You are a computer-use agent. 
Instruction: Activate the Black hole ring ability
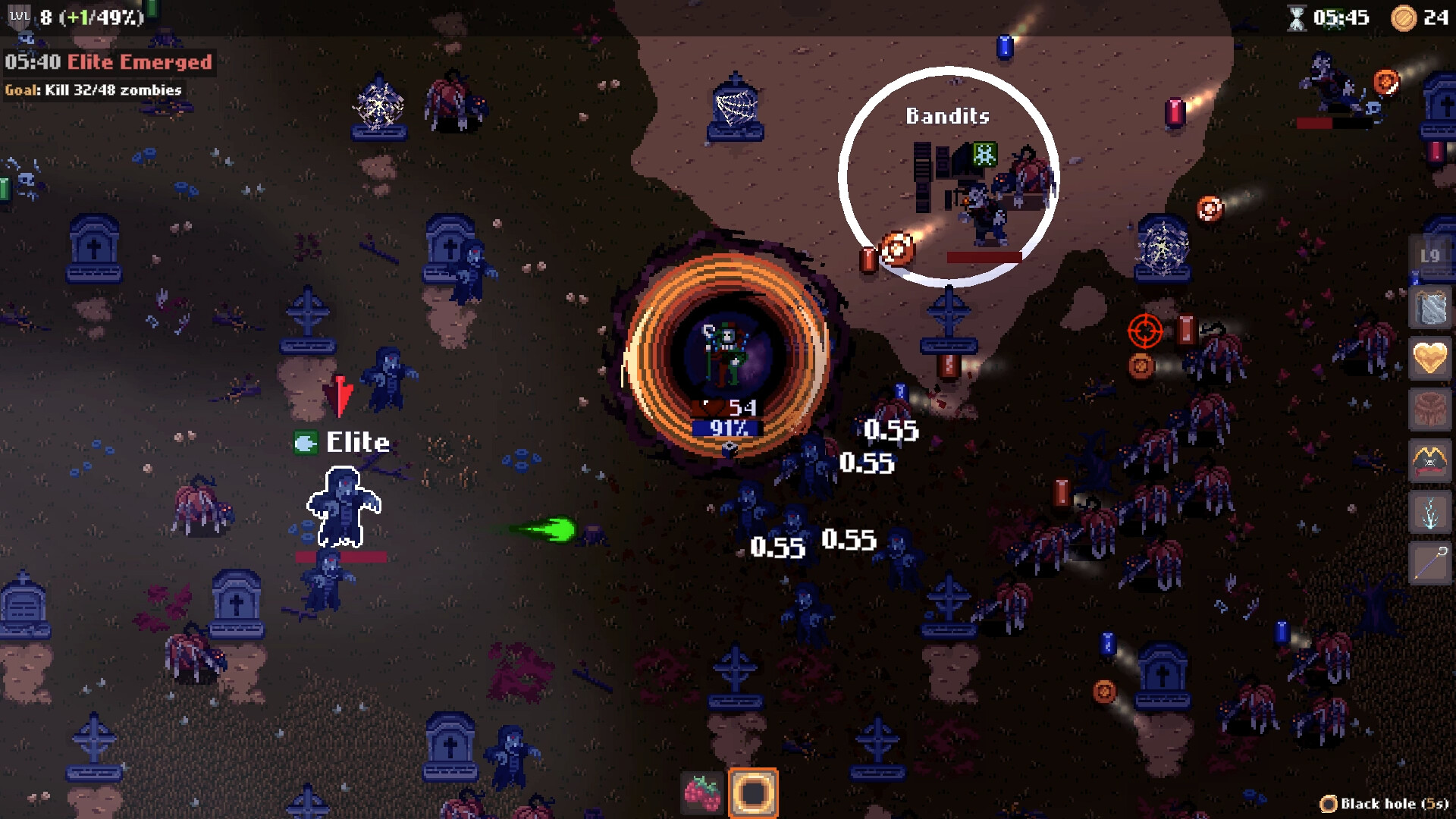pyautogui.click(x=753, y=793)
